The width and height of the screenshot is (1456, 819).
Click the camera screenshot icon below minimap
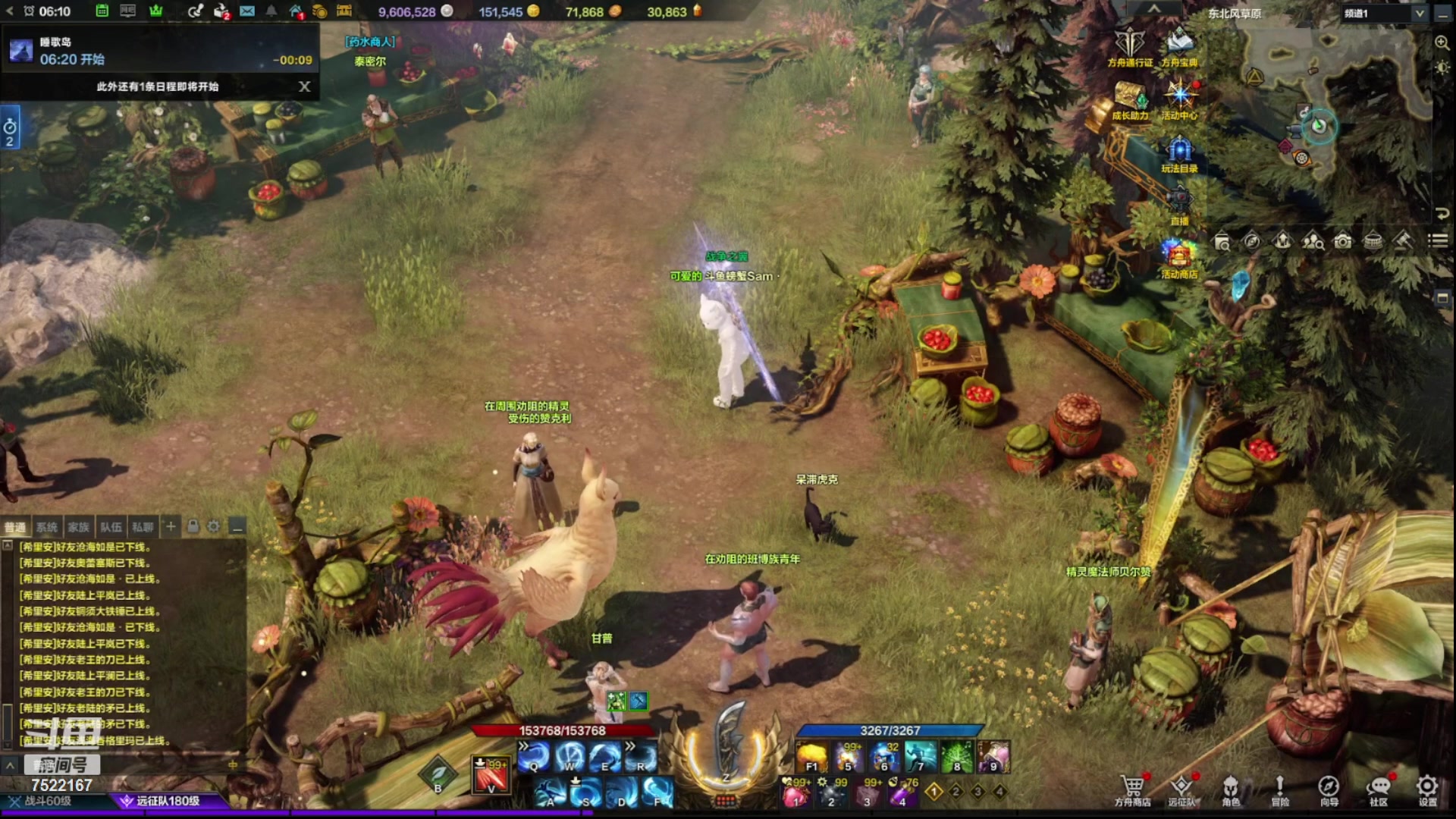pyautogui.click(x=1343, y=241)
